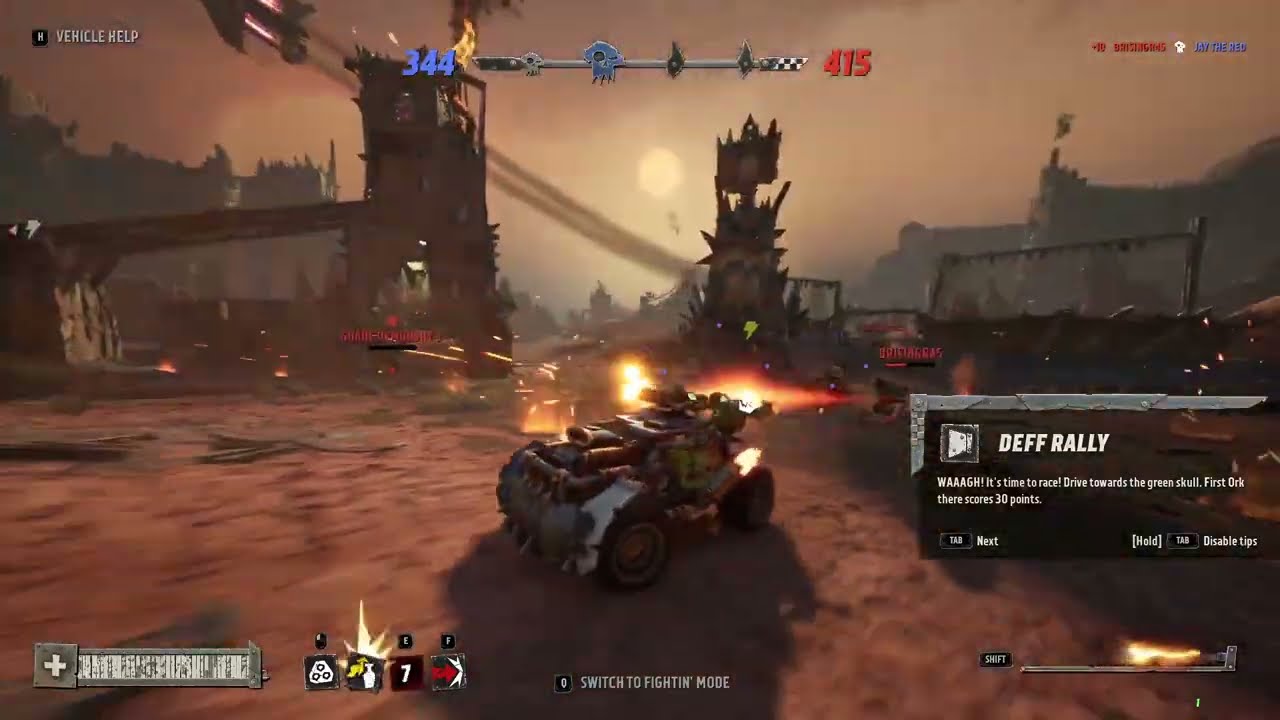
Task: Choose Disable tips in the tutorial panel
Action: (x=1229, y=541)
